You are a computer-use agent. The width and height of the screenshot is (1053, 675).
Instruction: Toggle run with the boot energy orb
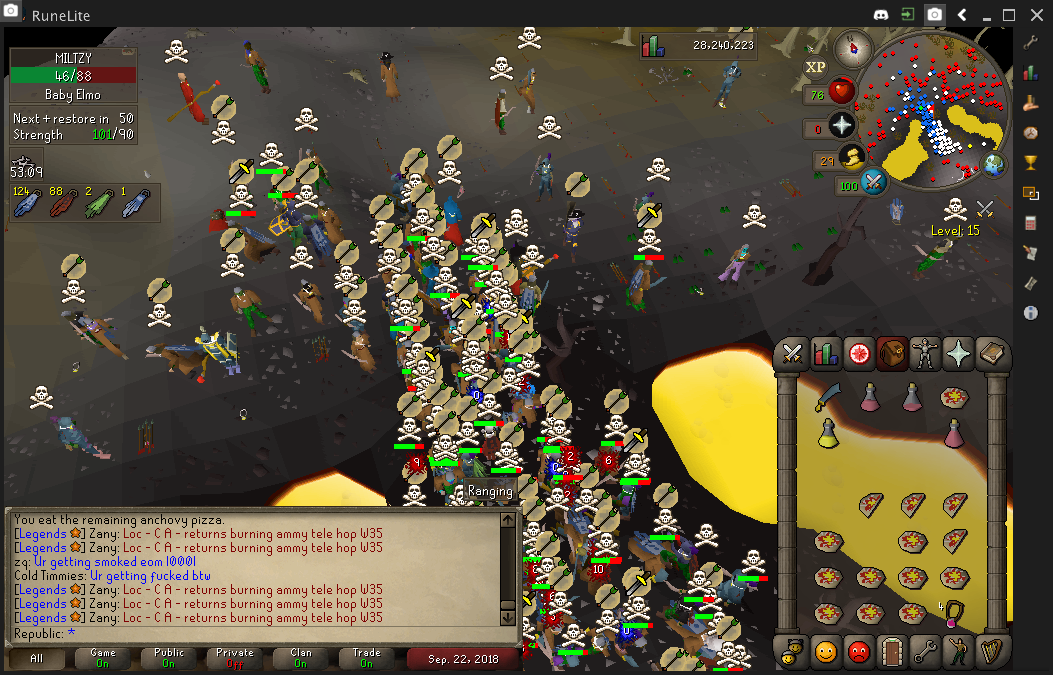852,158
